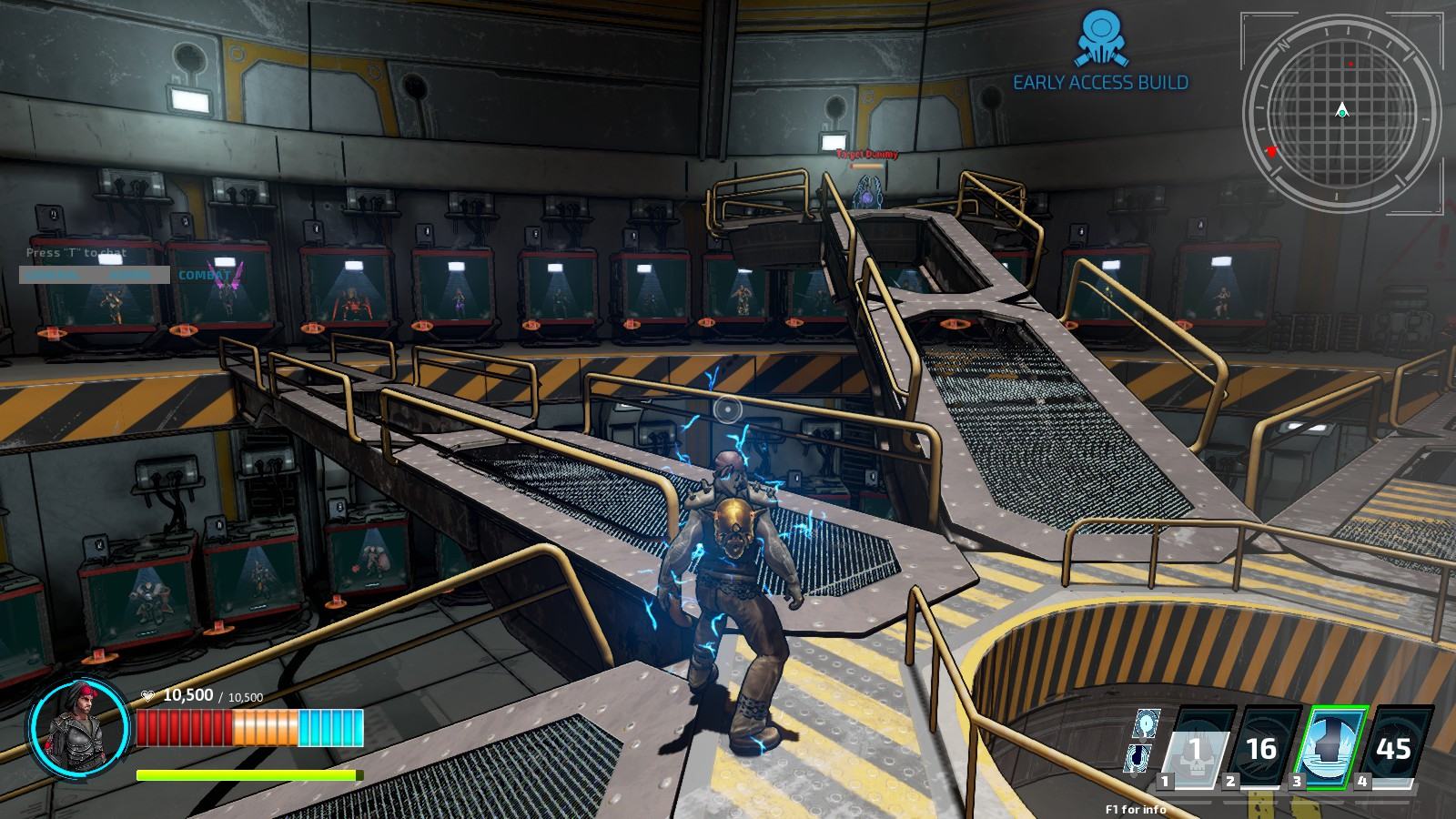
Task: Select the upper small passive ability icon
Action: [x=1146, y=723]
